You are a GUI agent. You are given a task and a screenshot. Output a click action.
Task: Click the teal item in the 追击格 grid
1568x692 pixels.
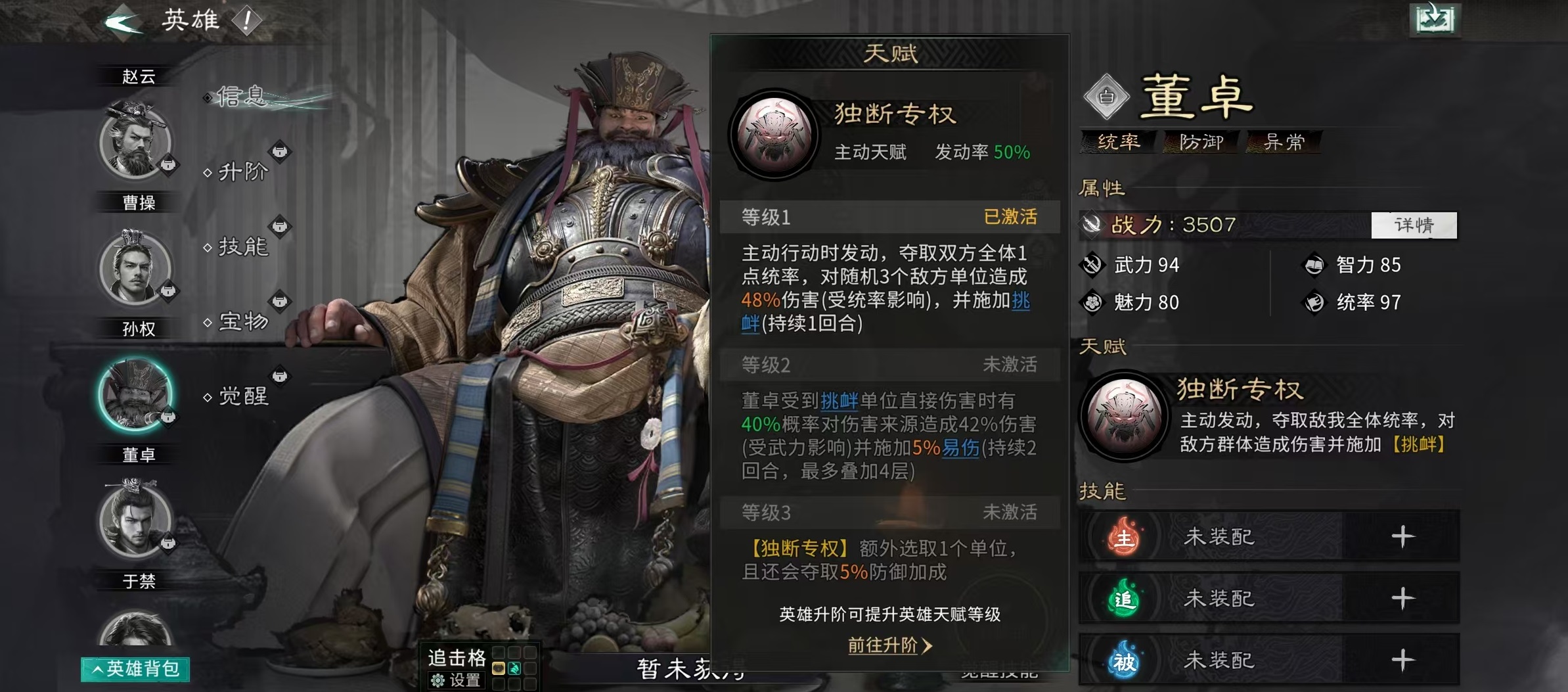[514, 668]
